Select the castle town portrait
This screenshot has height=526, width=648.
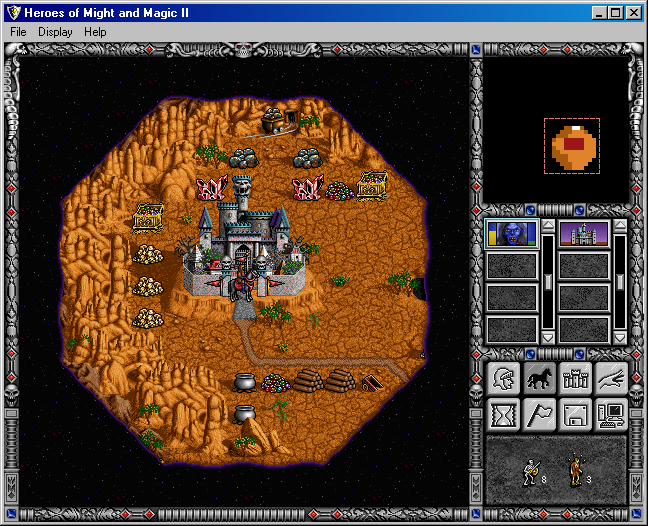583,234
